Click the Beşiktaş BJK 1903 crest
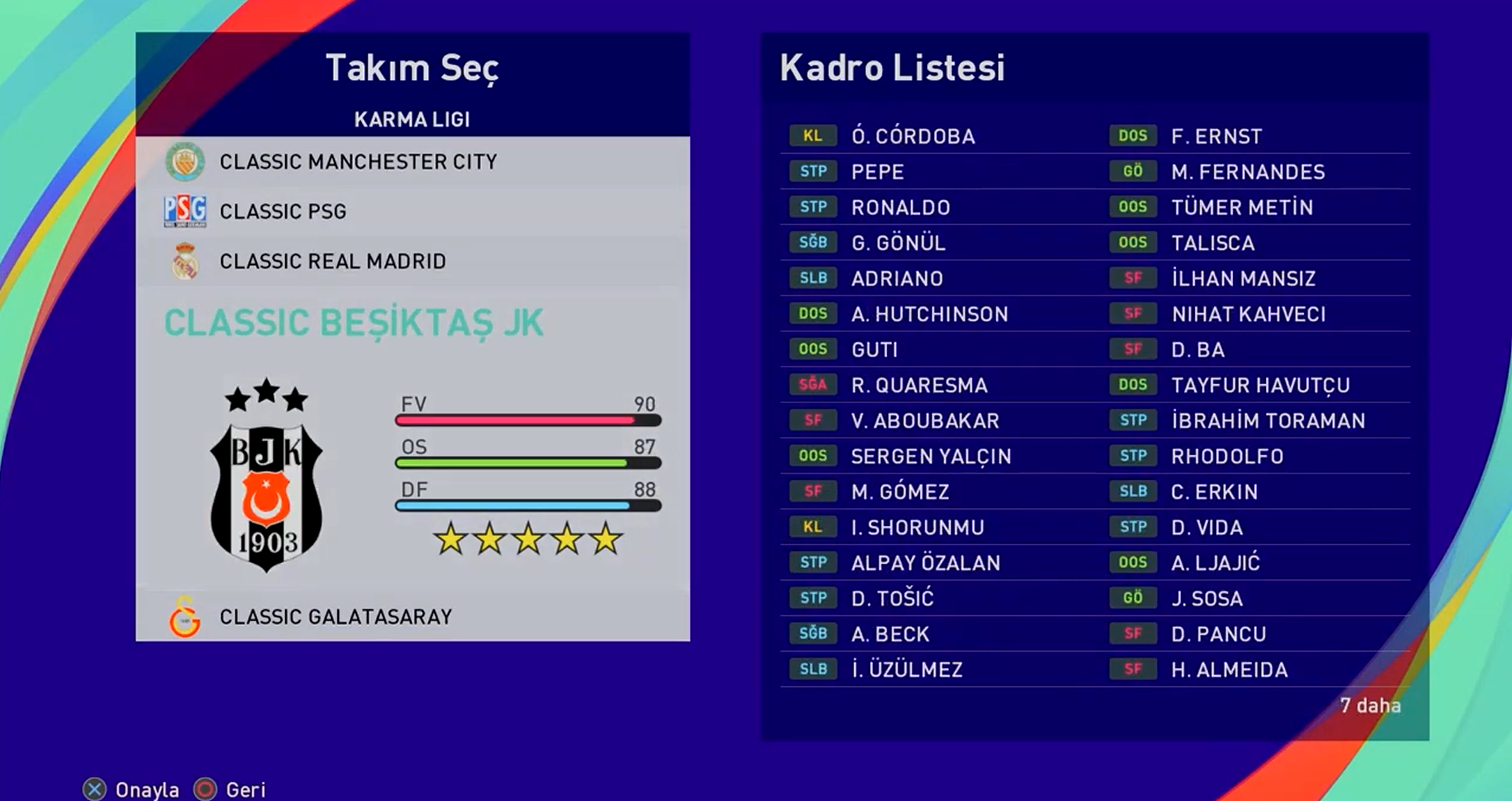The width and height of the screenshot is (1512, 801). (266, 477)
